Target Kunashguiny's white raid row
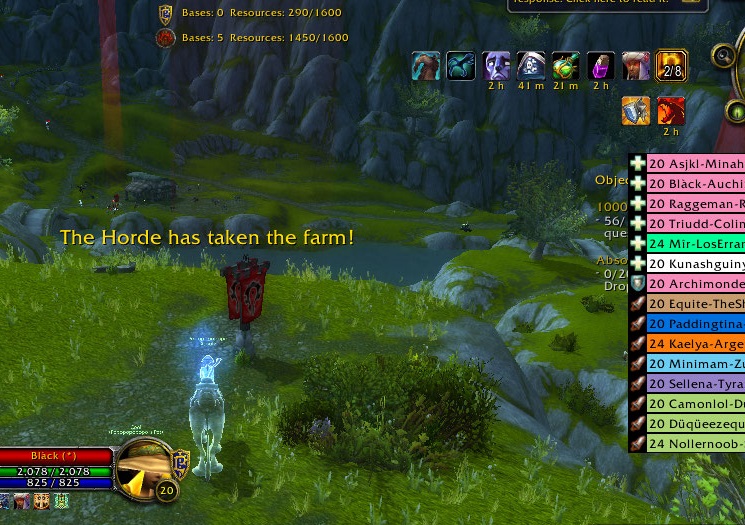The image size is (745, 525). pyautogui.click(x=695, y=264)
